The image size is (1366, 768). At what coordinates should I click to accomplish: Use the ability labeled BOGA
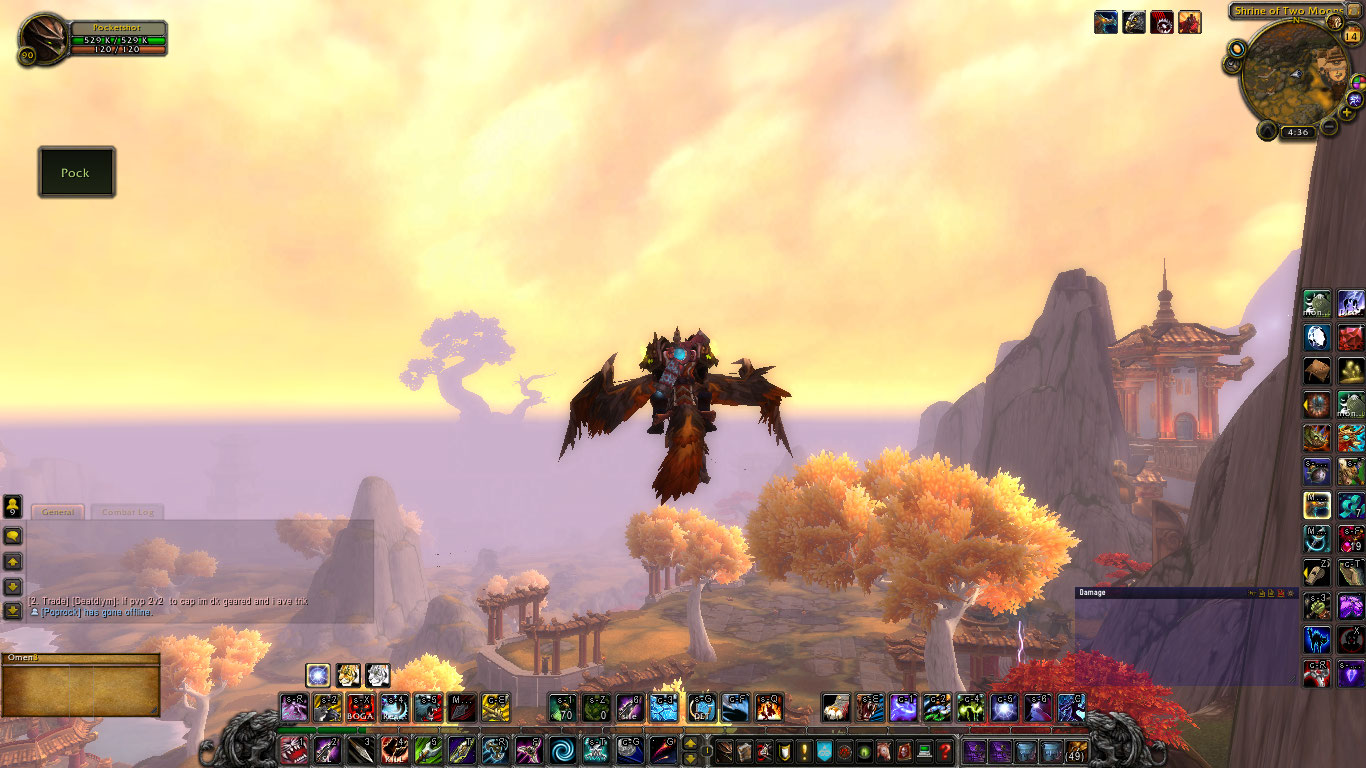pyautogui.click(x=361, y=708)
